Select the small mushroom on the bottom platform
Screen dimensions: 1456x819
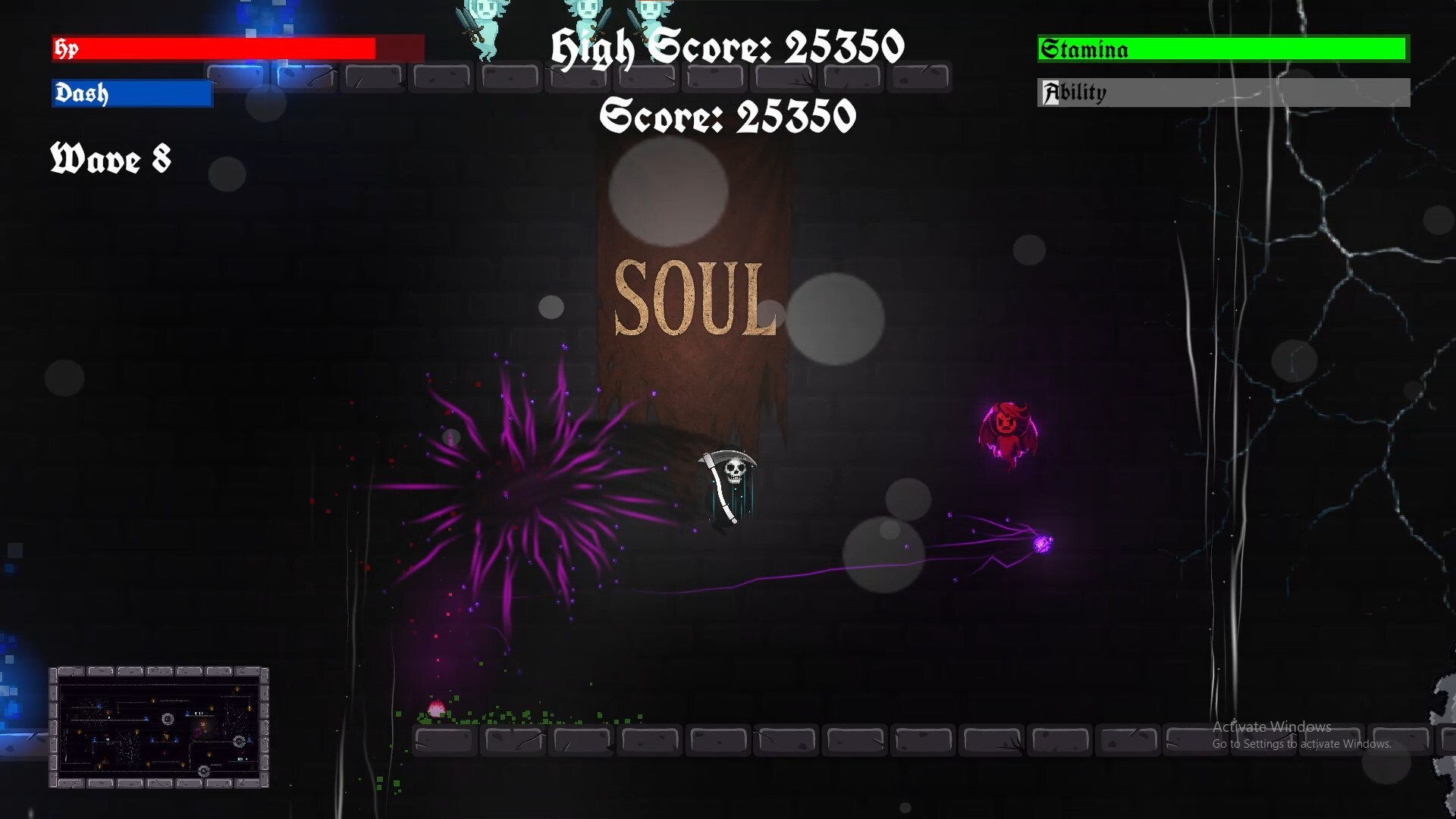(436, 709)
